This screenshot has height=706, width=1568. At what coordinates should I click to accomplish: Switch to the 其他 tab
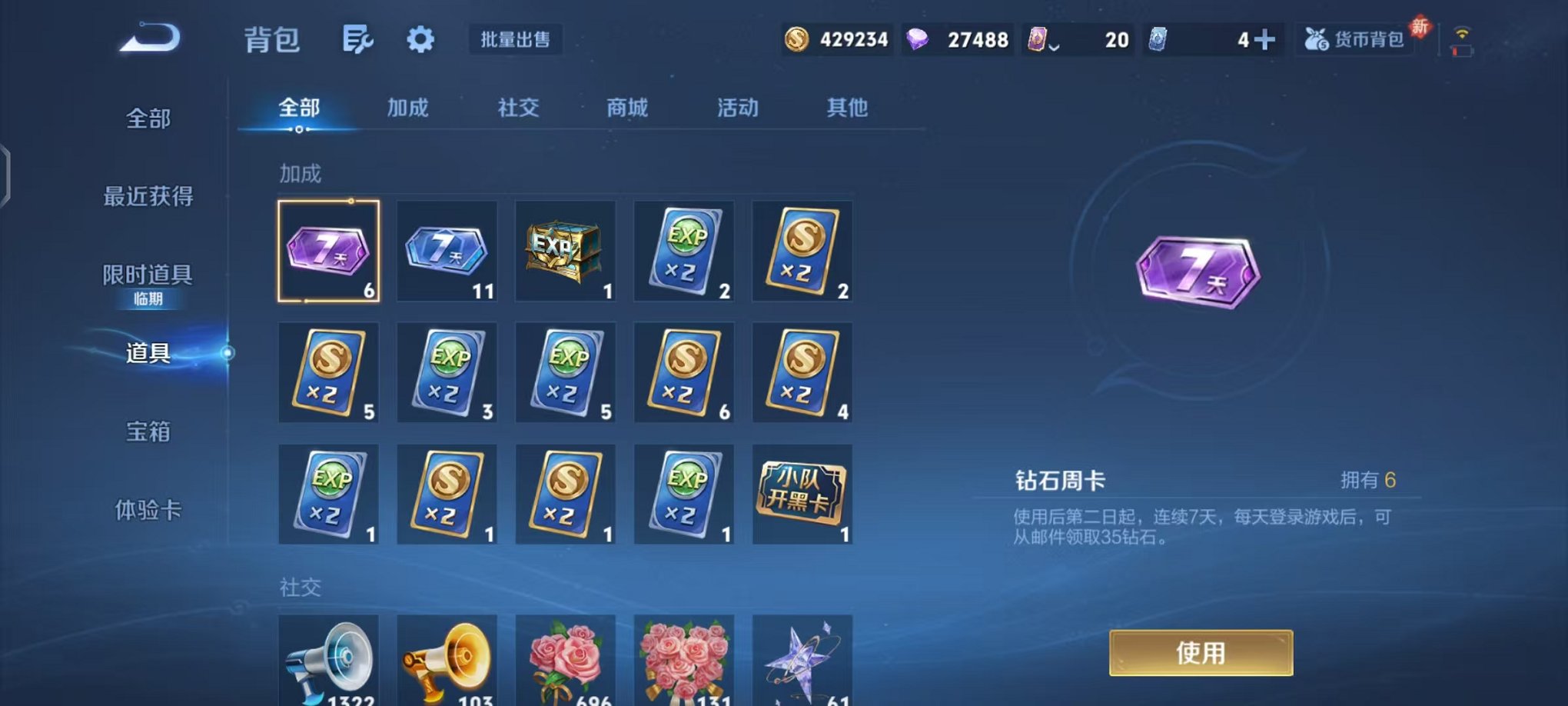tap(847, 108)
